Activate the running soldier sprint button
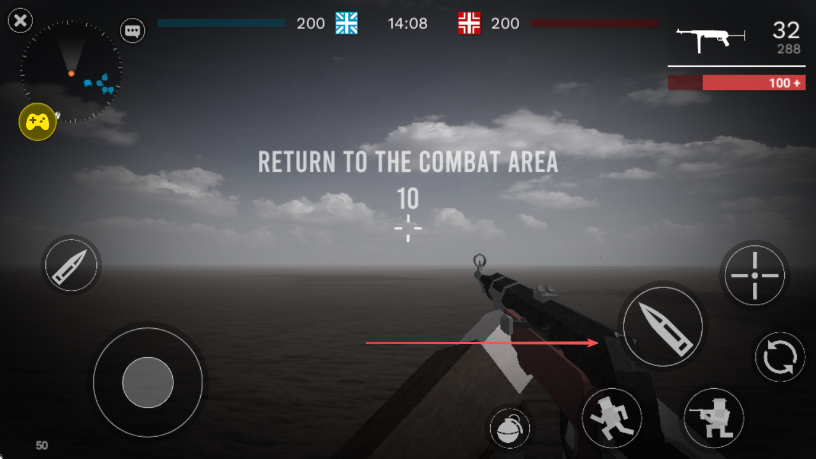Viewport: 816px width, 459px height. pyautogui.click(x=612, y=416)
